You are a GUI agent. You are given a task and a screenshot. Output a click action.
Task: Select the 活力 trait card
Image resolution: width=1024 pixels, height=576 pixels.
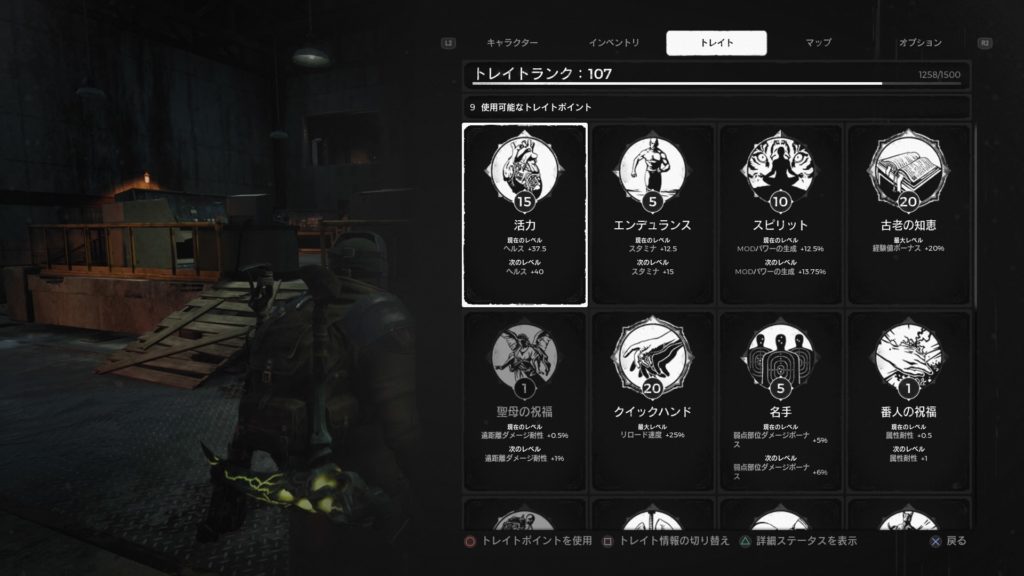point(525,215)
